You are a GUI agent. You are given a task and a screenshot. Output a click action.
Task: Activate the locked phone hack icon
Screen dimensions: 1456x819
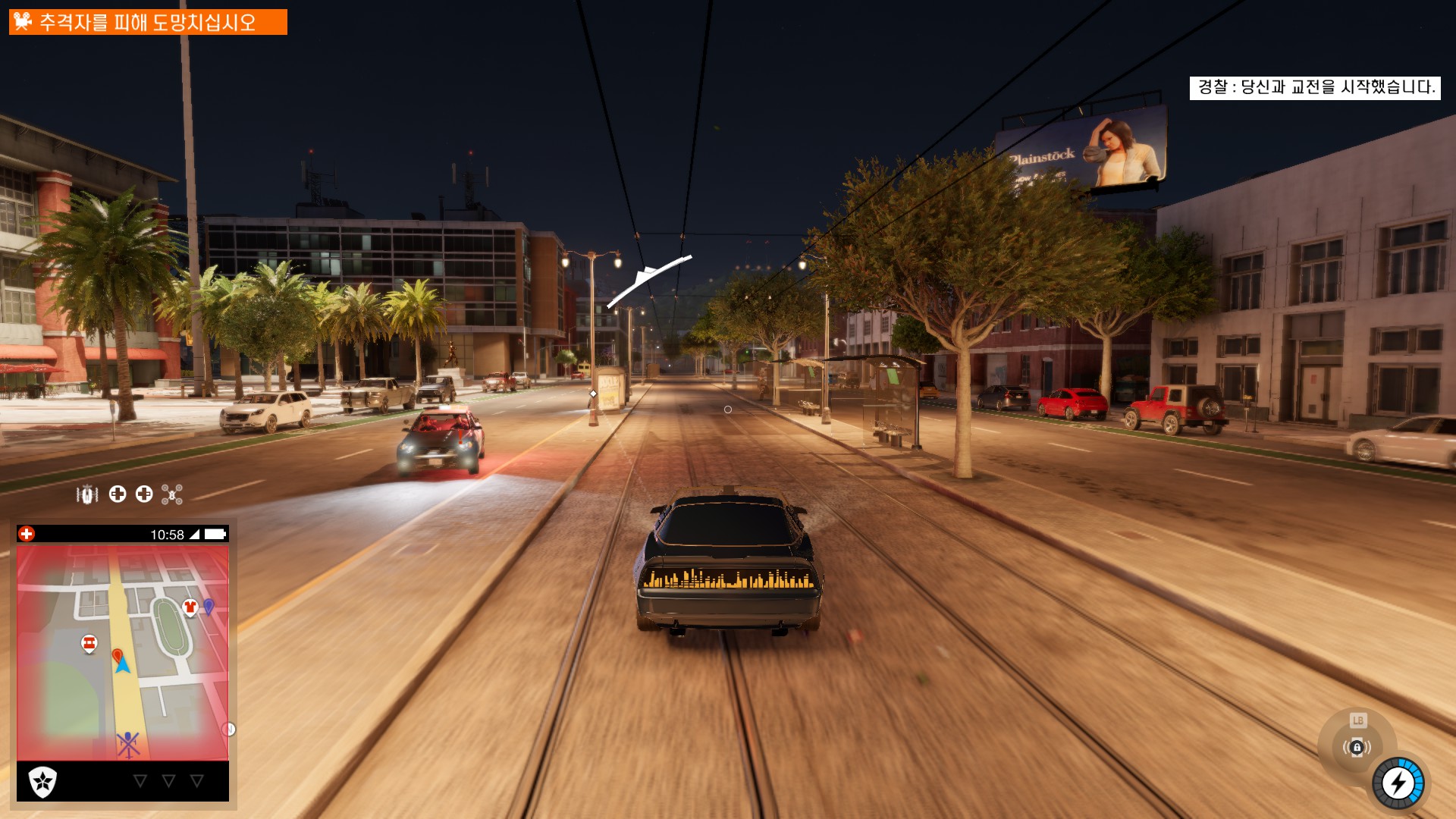click(1357, 748)
